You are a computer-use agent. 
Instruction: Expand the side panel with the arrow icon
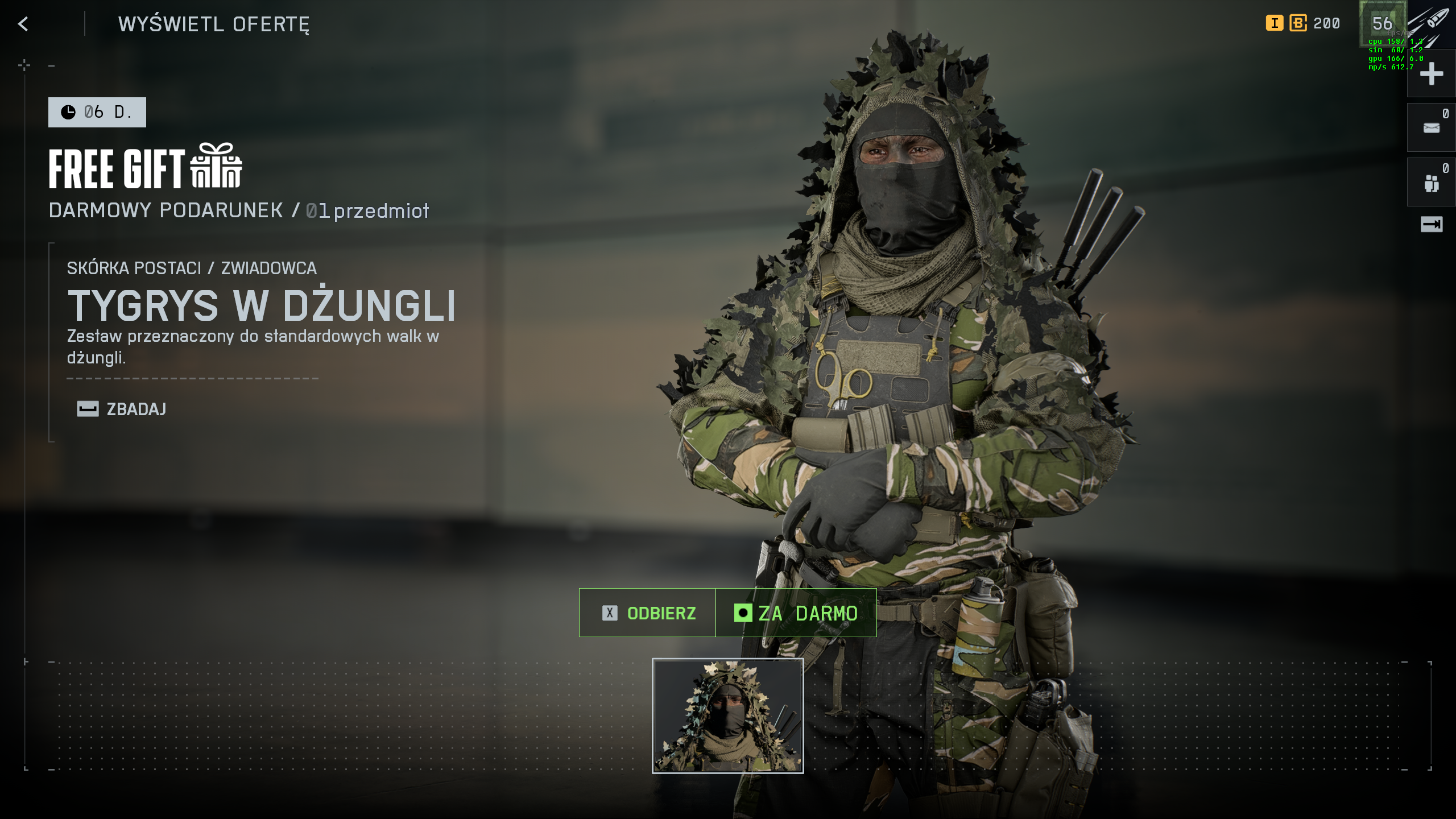[x=1431, y=225]
